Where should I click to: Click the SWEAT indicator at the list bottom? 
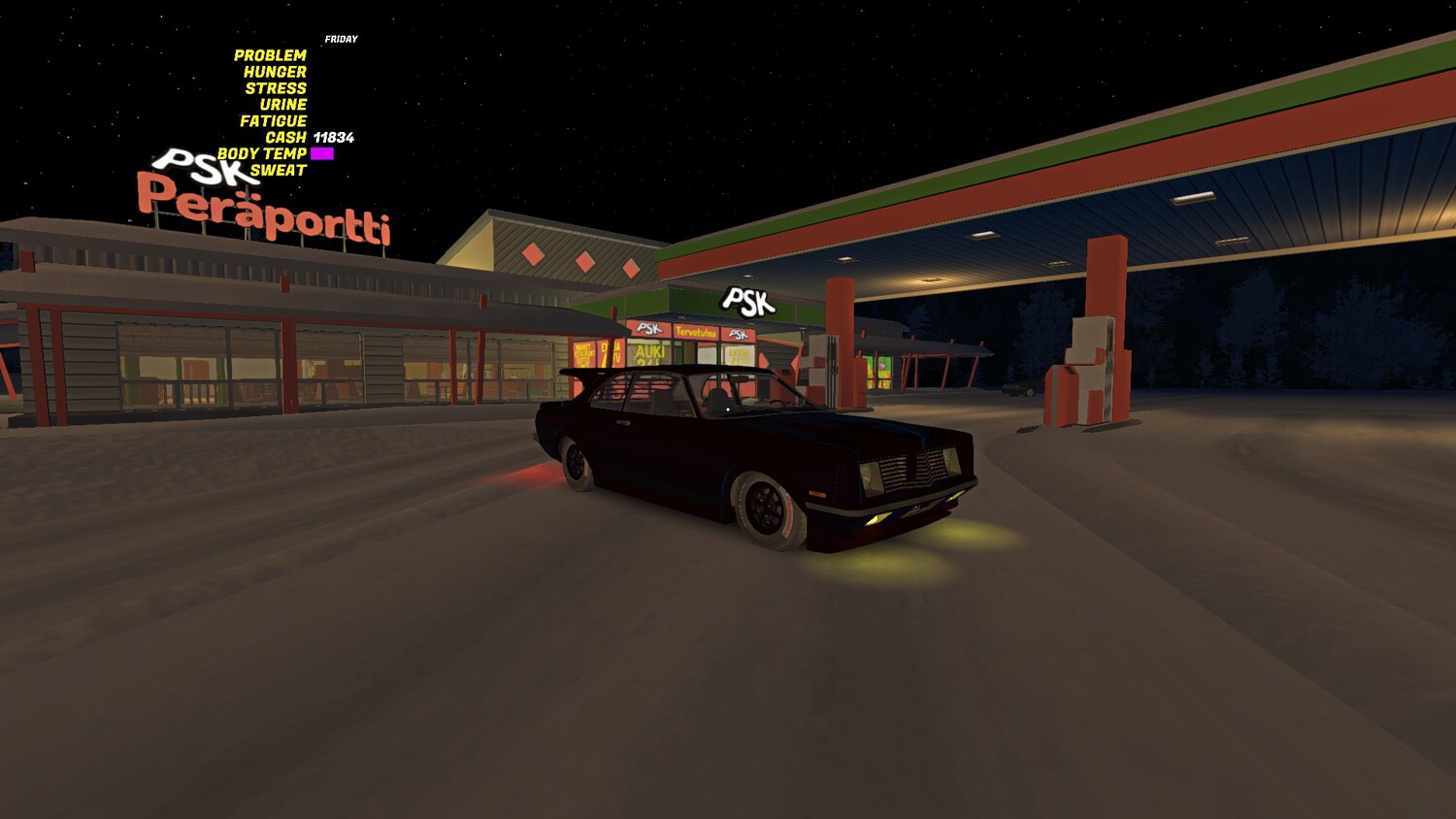tap(281, 168)
